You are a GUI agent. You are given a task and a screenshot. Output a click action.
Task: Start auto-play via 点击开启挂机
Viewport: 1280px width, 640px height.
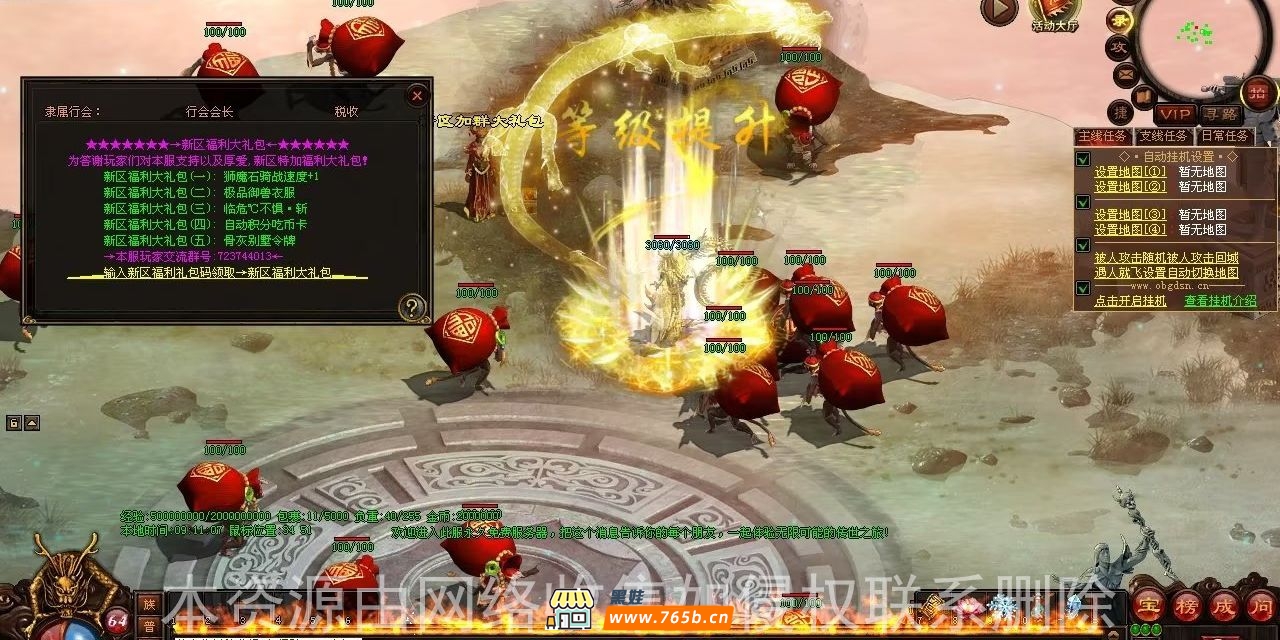click(x=1130, y=300)
